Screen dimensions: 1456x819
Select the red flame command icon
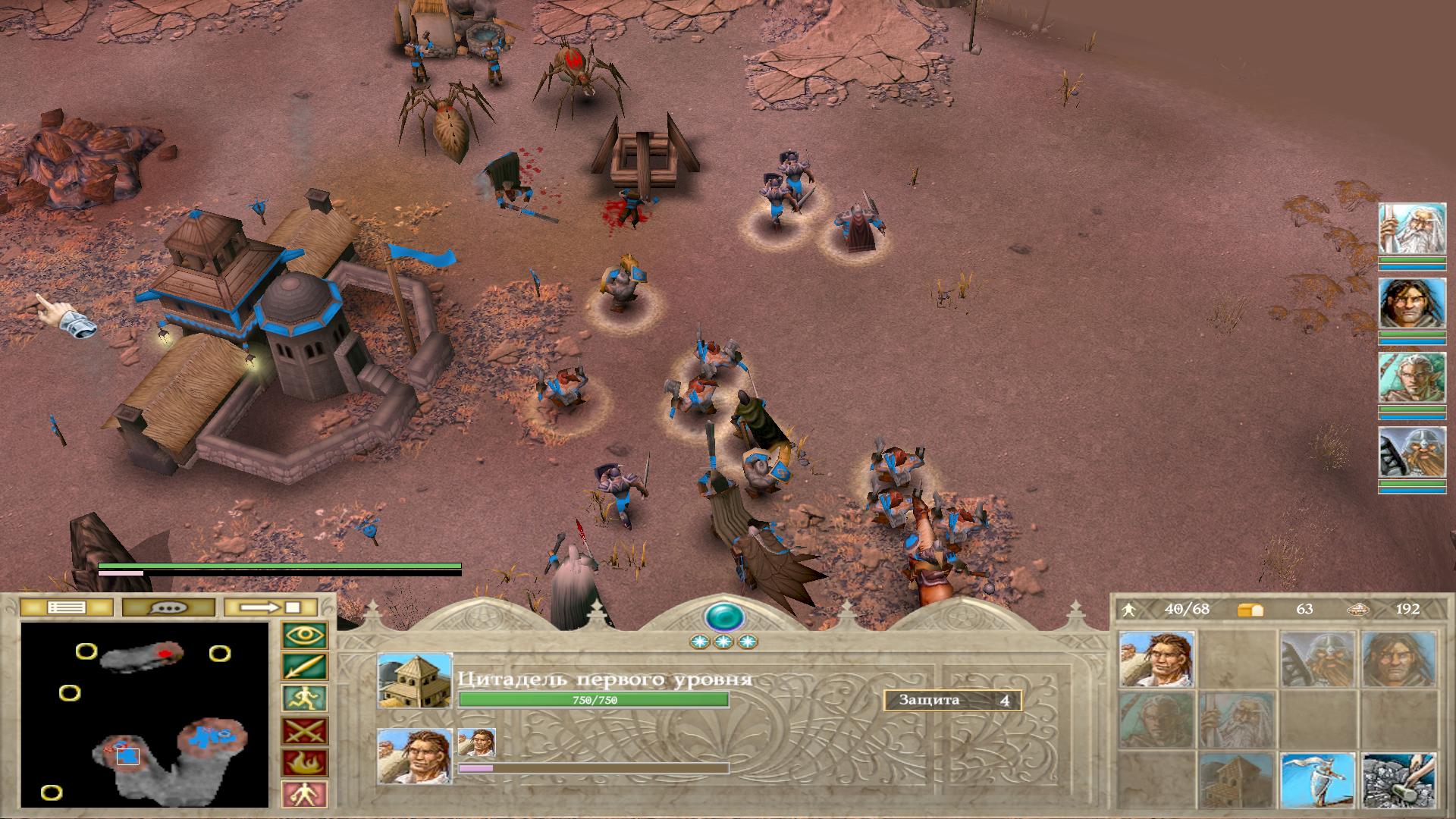(x=305, y=762)
